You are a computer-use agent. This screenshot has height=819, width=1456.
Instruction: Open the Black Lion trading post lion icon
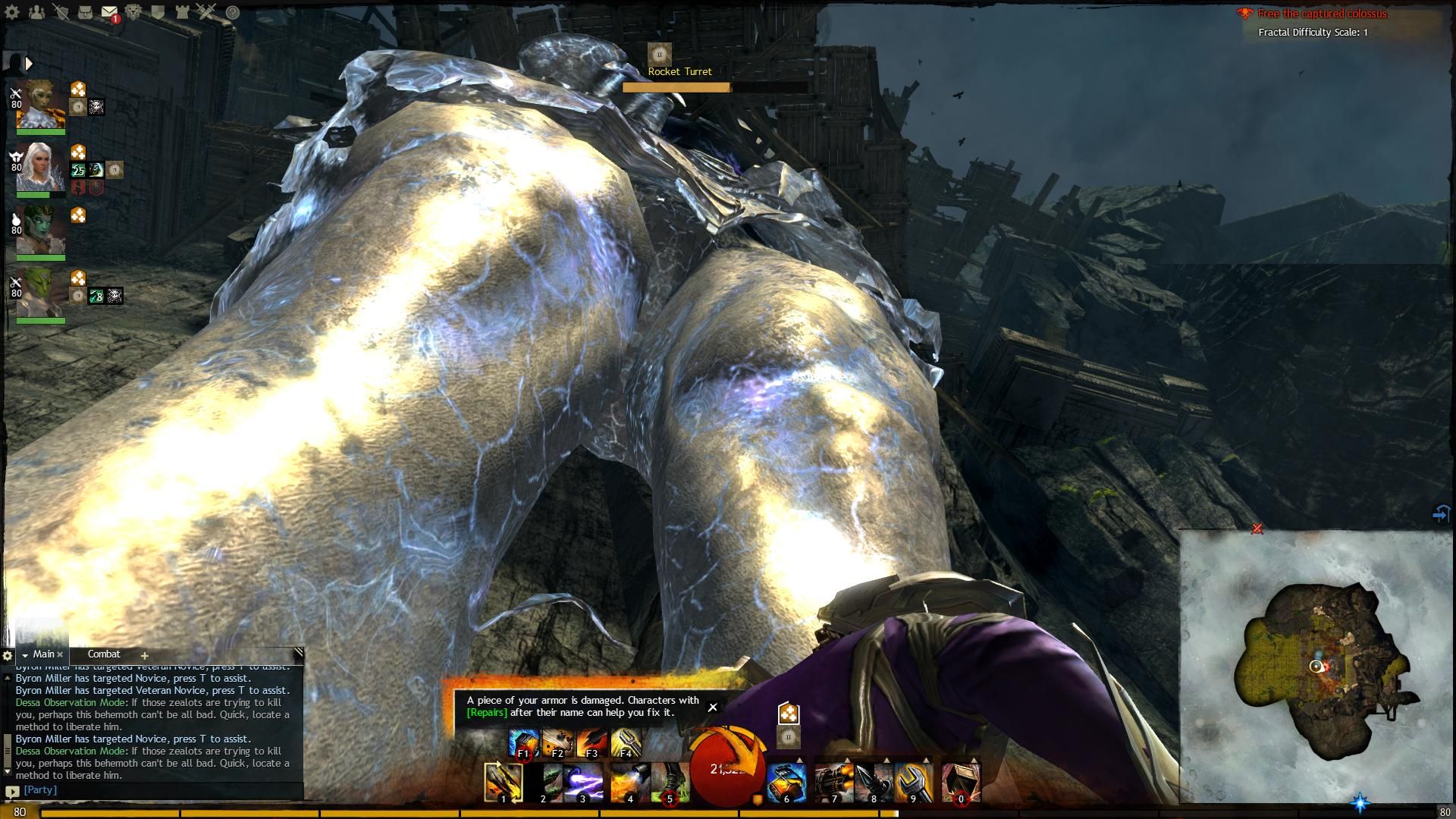(133, 12)
